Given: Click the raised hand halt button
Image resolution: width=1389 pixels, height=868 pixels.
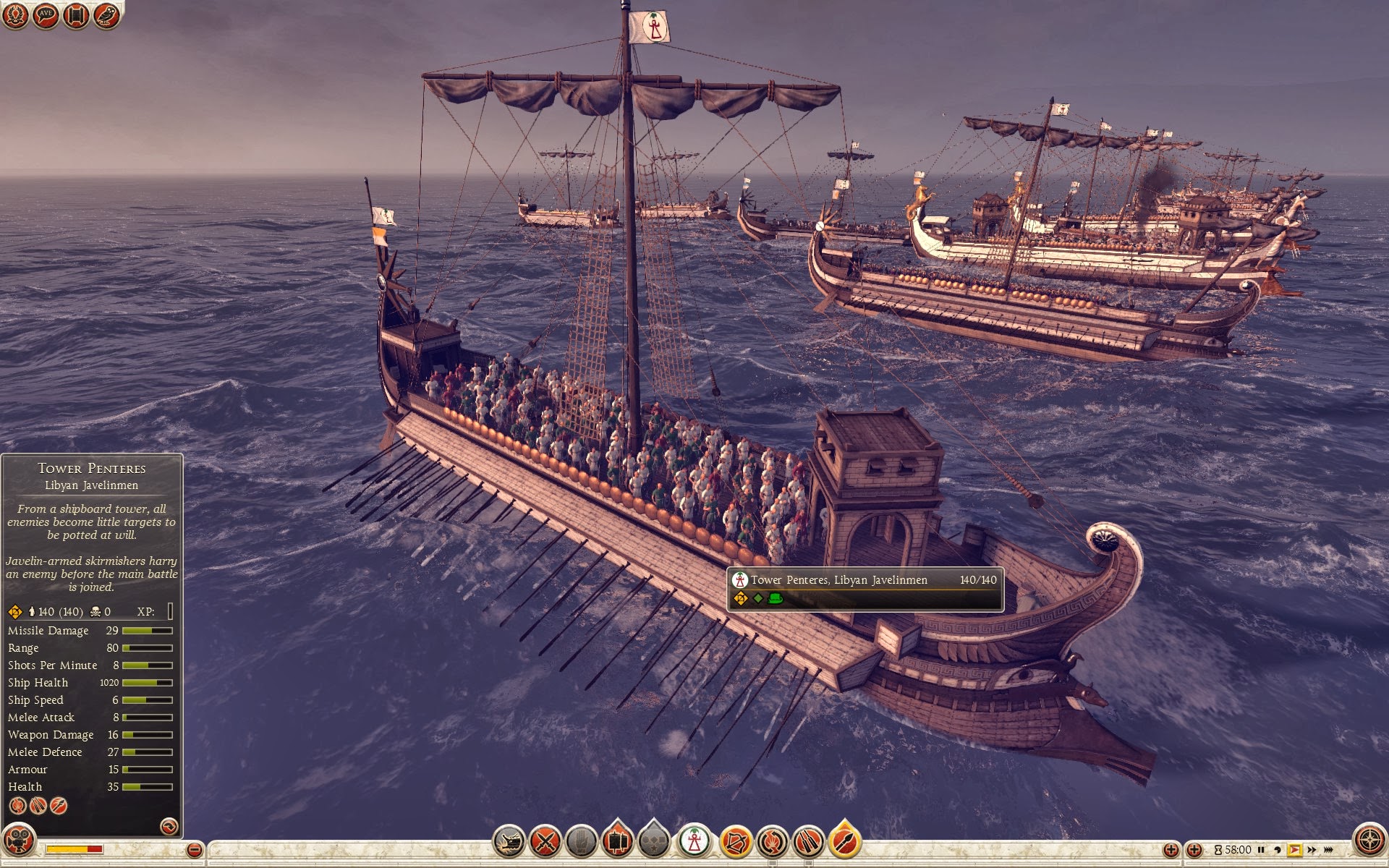Looking at the screenshot, I should (x=581, y=841).
